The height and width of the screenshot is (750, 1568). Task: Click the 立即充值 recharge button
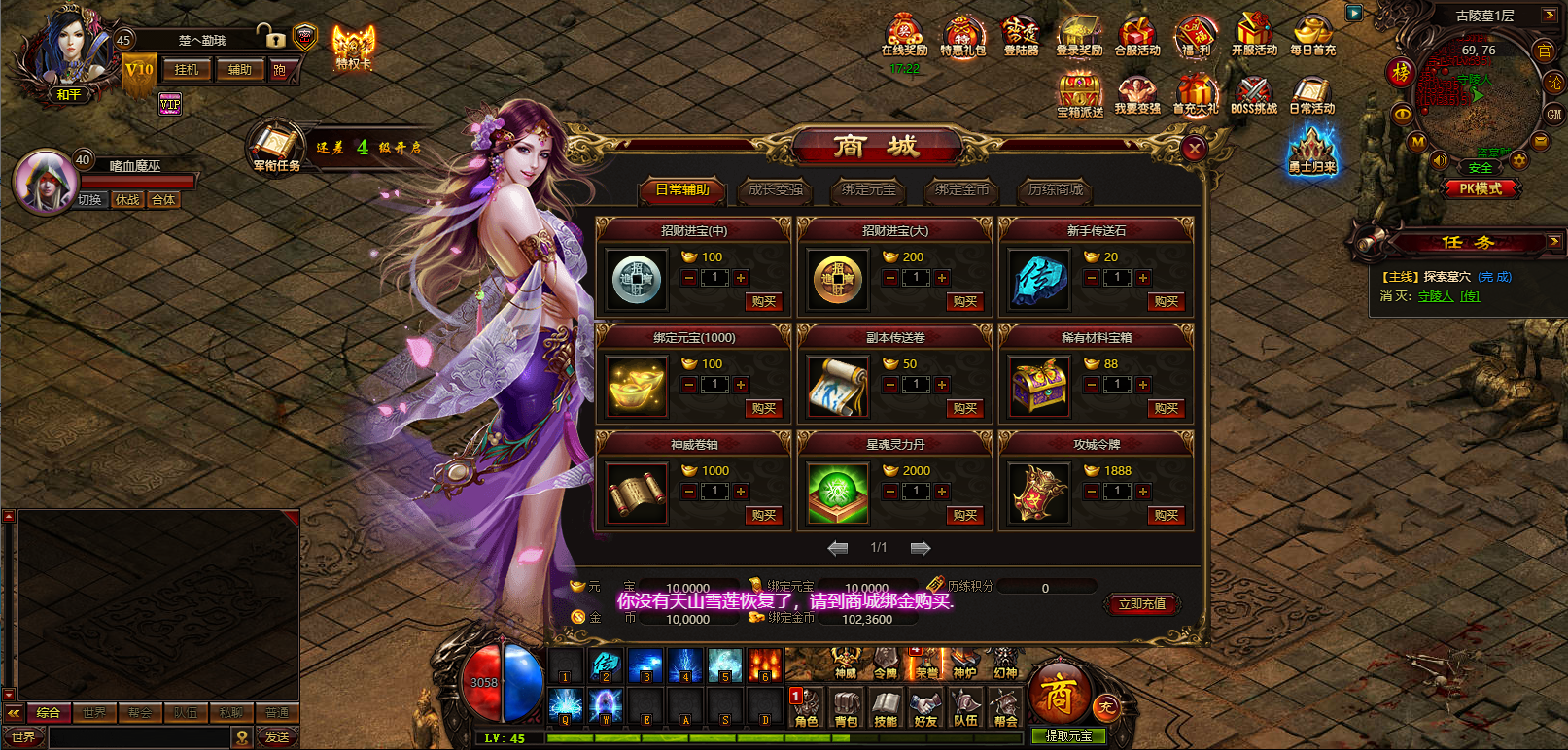point(1142,604)
